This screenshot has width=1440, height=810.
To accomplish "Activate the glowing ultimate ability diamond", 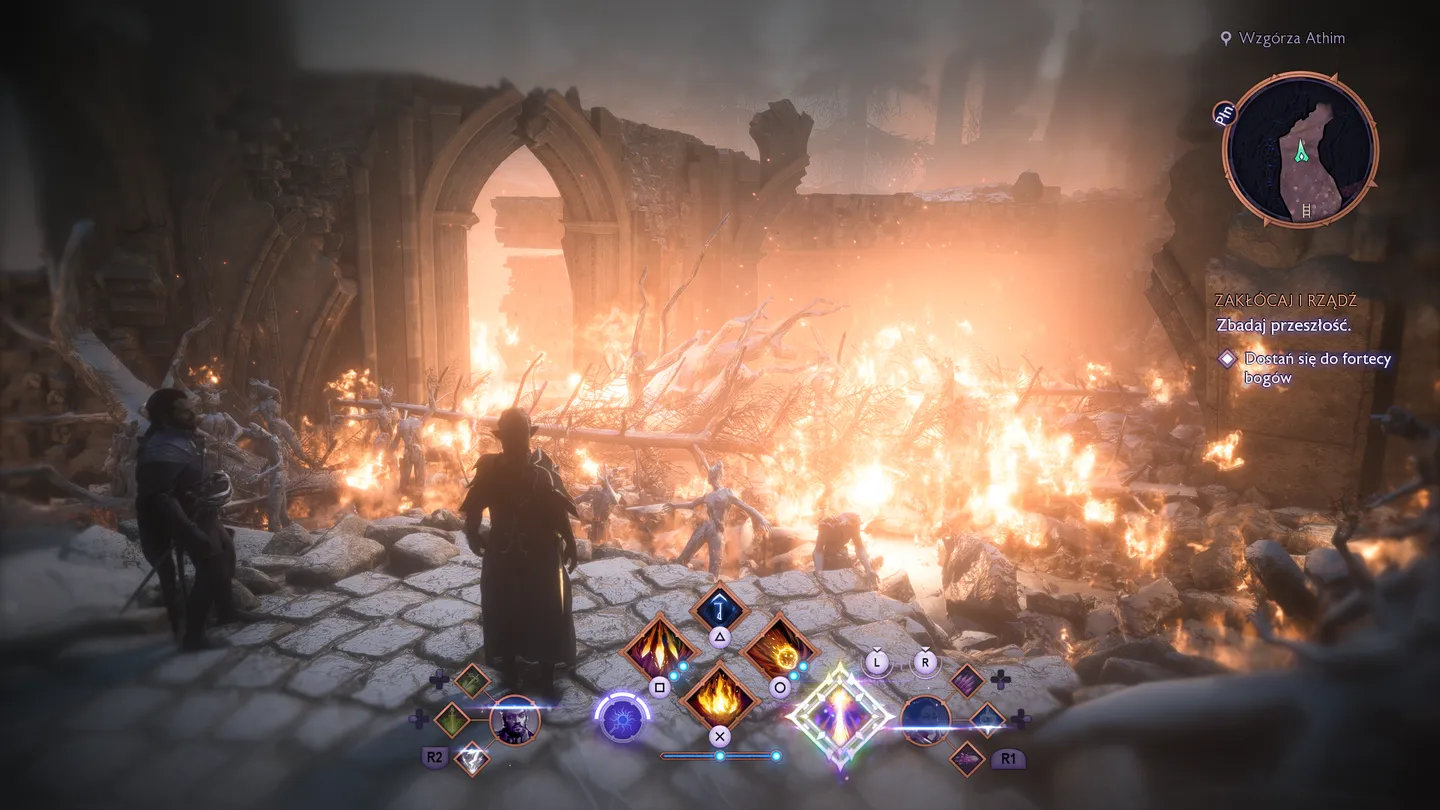I will 839,716.
